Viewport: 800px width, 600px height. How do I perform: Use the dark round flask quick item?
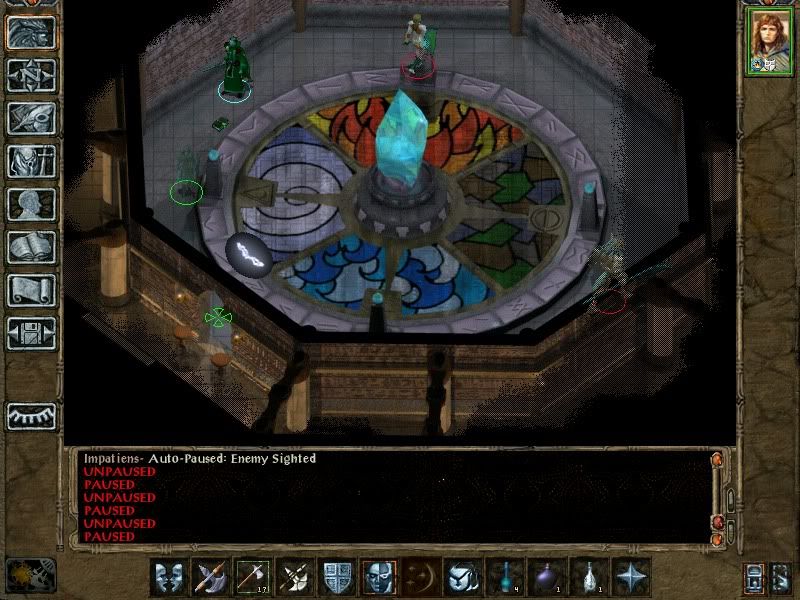(545, 577)
